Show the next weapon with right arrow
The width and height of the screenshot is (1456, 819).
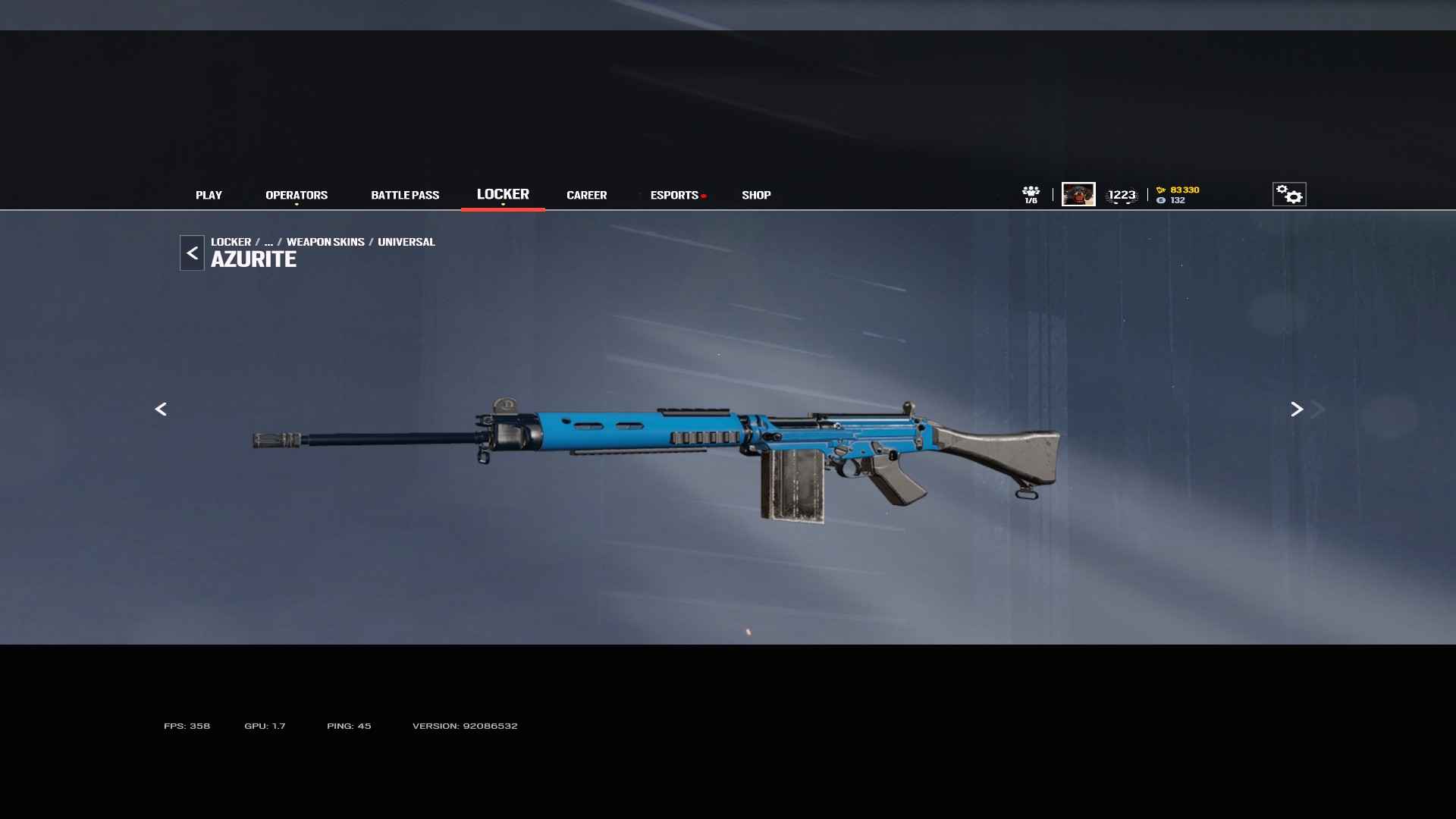(1297, 409)
